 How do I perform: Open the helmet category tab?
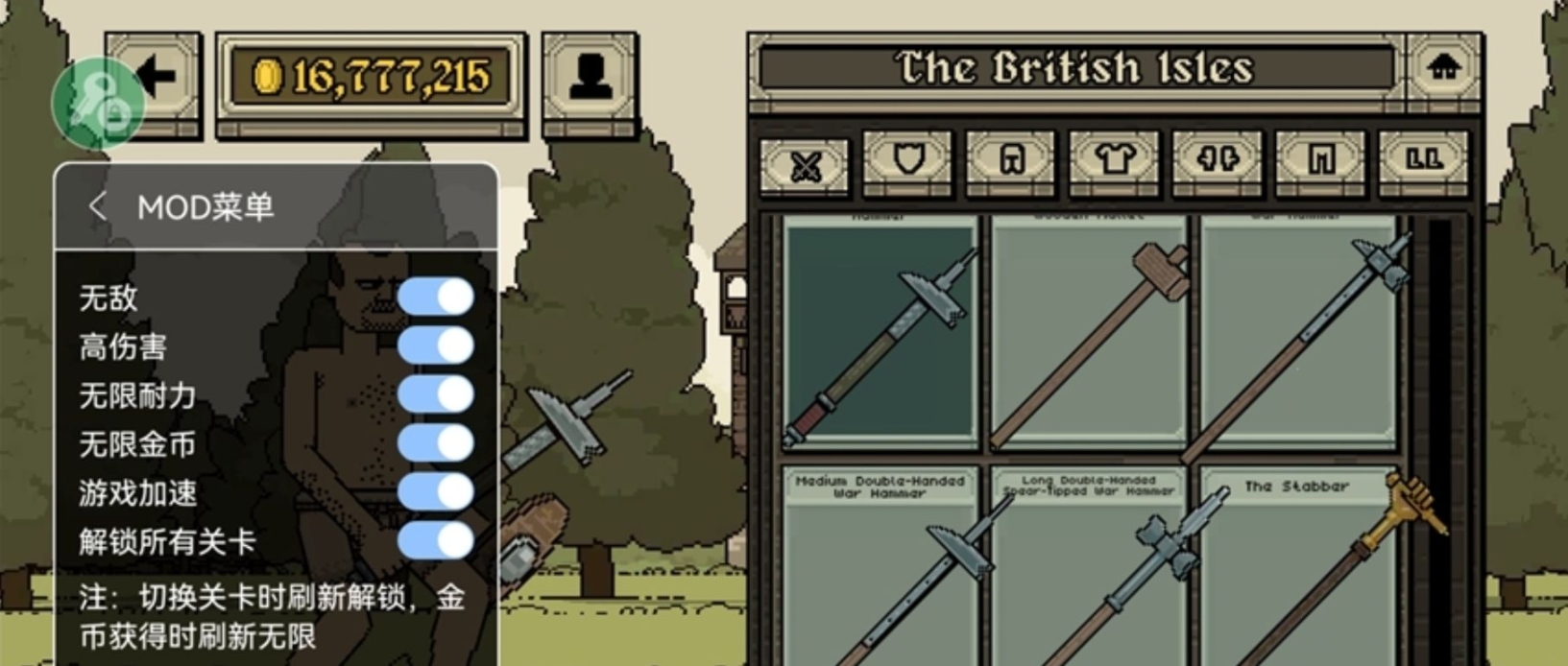coord(1011,160)
